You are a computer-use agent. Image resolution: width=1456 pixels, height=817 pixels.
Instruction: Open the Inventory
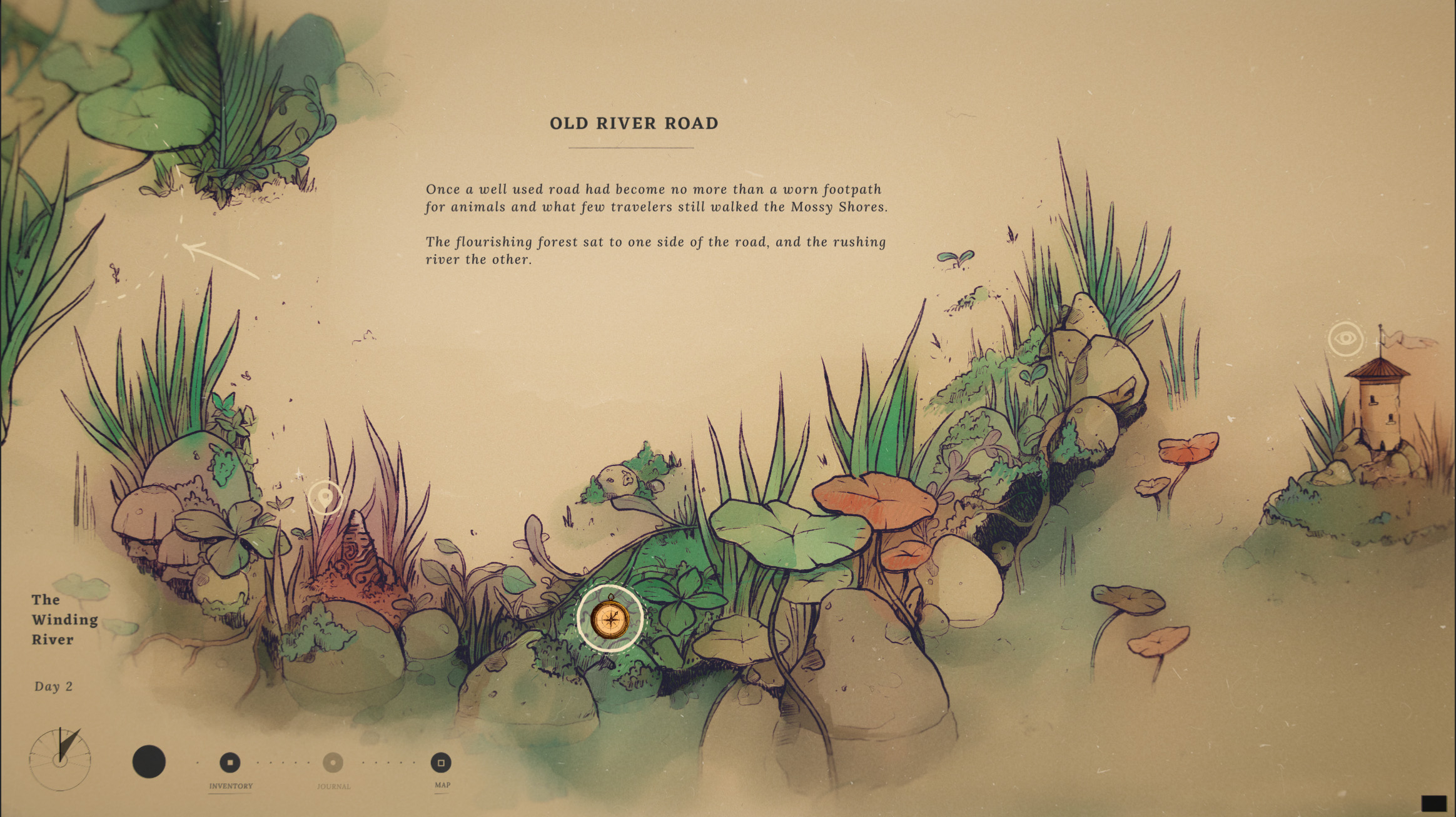(230, 763)
